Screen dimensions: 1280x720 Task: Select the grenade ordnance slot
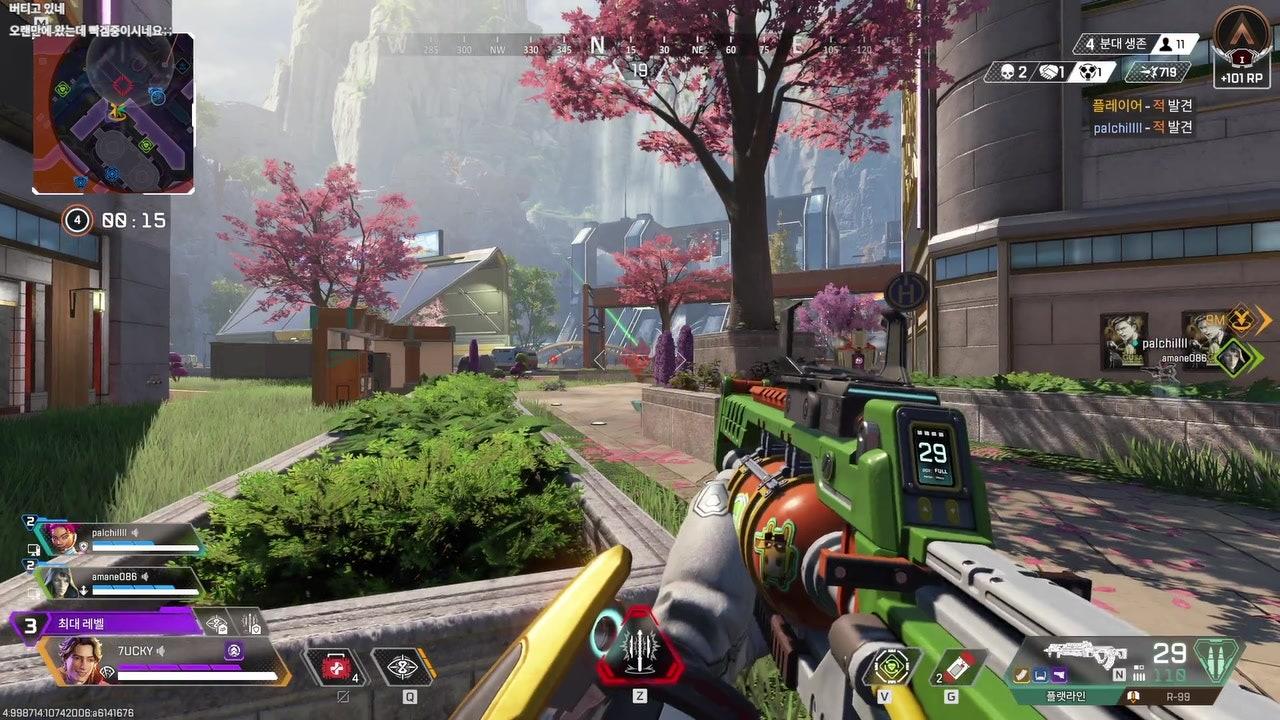[957, 667]
